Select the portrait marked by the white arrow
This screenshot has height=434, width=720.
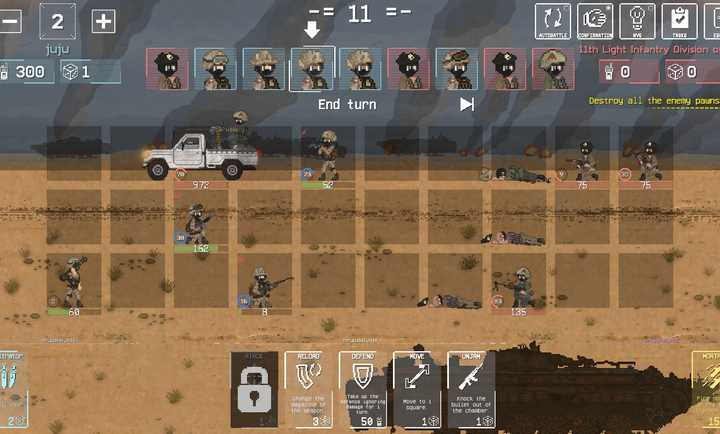point(312,69)
